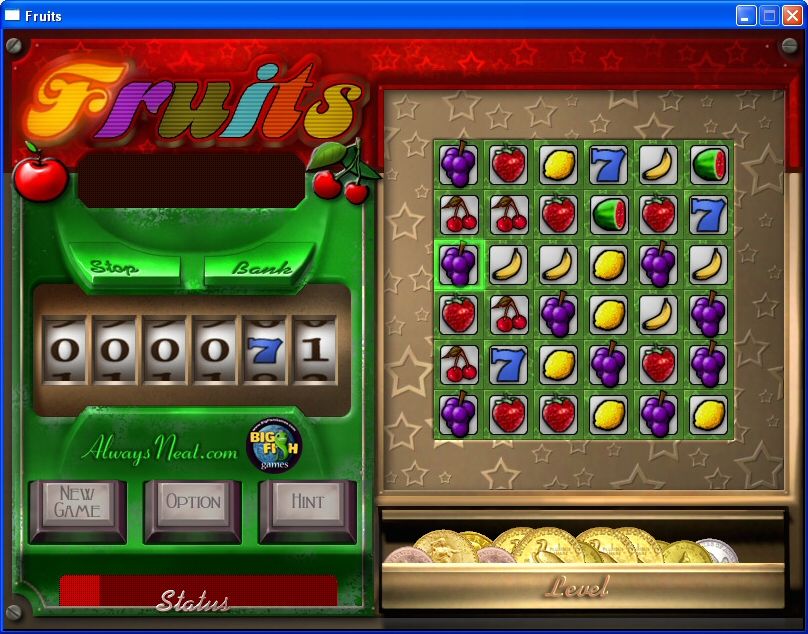Close the Fruits window
808x634 pixels.
(791, 15)
